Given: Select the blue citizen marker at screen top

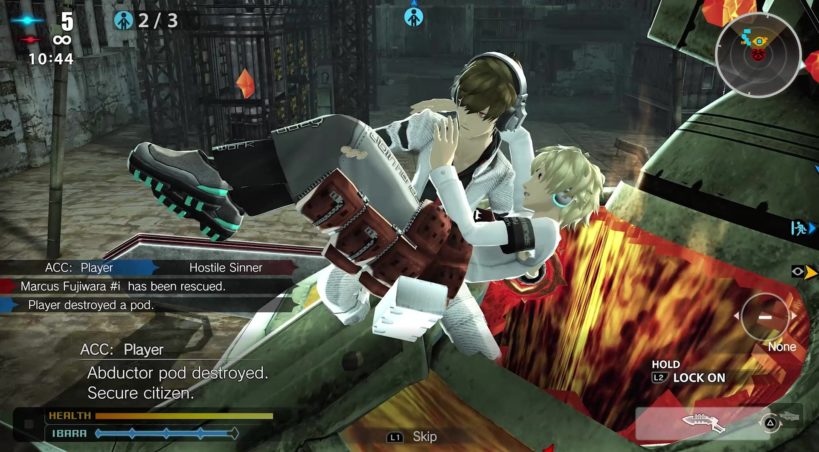Looking at the screenshot, I should (413, 15).
